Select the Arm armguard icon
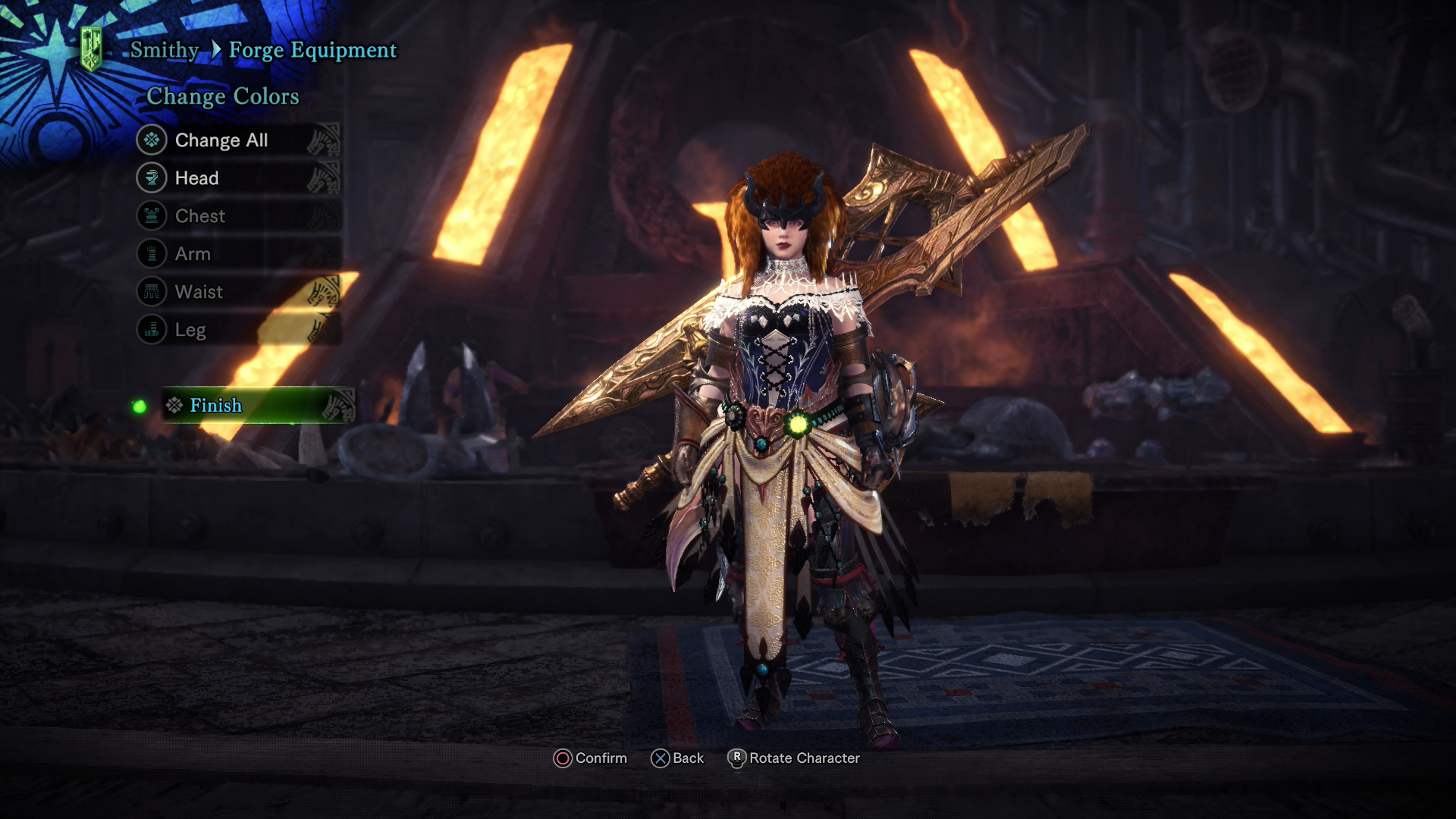1456x819 pixels. point(152,254)
